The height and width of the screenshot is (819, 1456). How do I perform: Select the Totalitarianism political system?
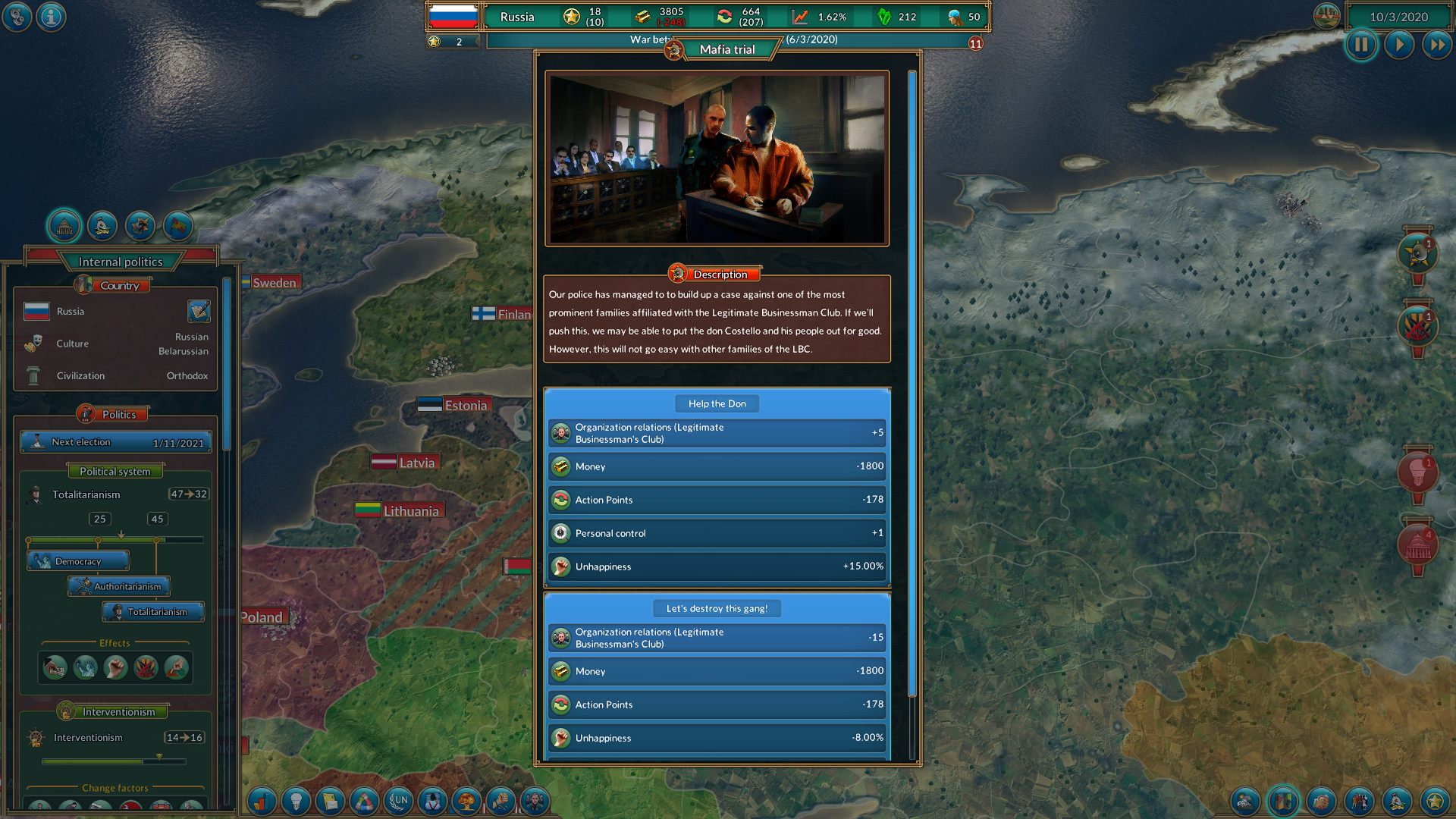(x=152, y=611)
